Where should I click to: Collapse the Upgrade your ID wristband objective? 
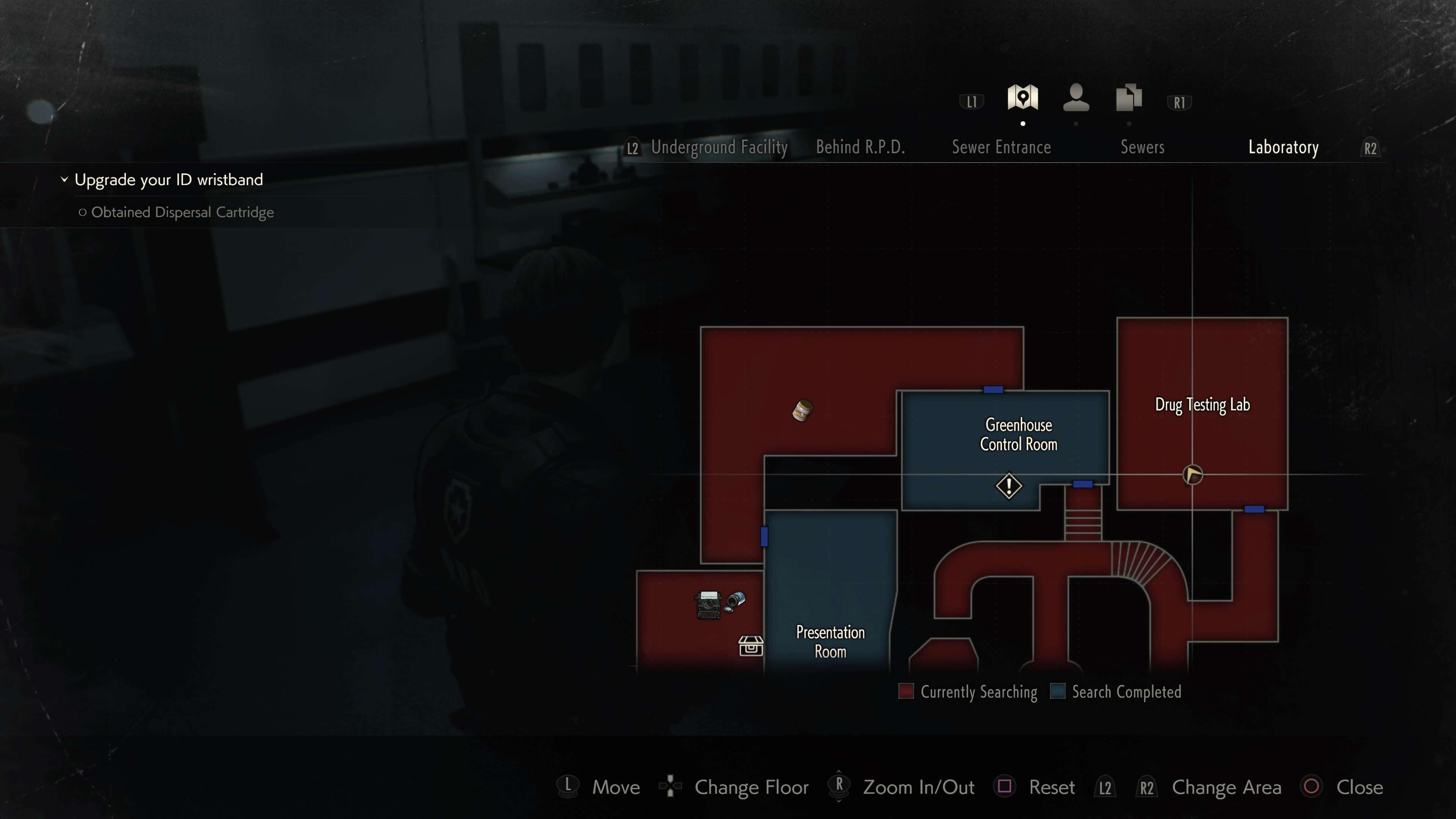pyautogui.click(x=64, y=180)
